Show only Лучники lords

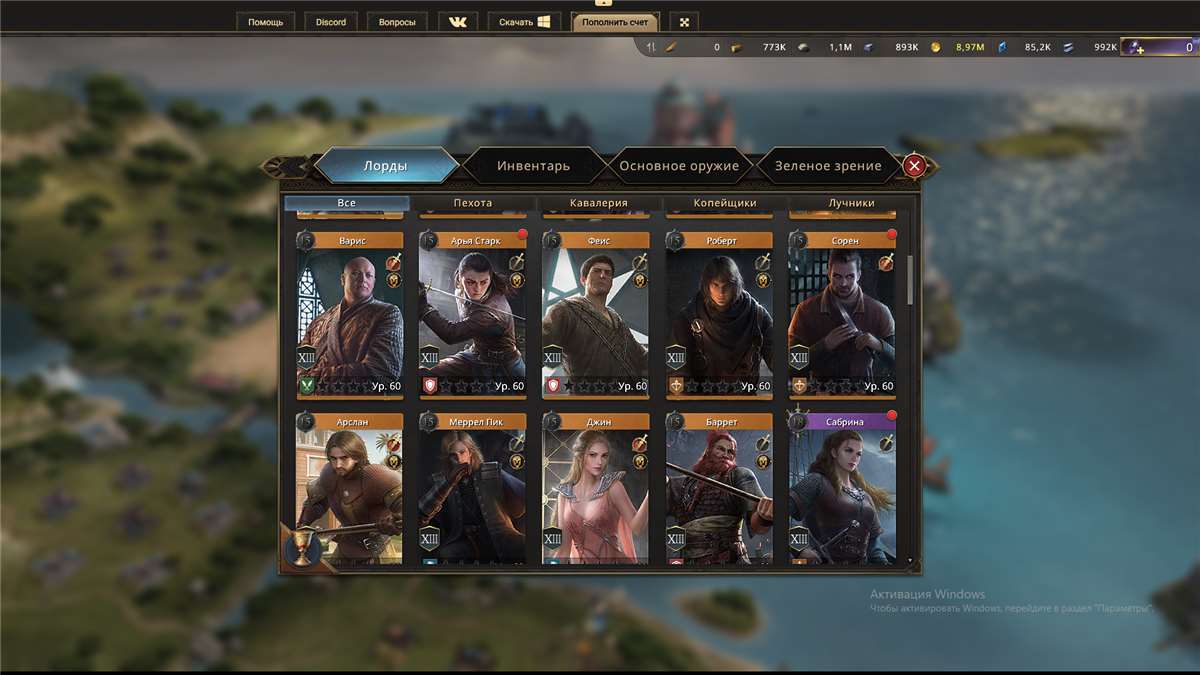851,203
